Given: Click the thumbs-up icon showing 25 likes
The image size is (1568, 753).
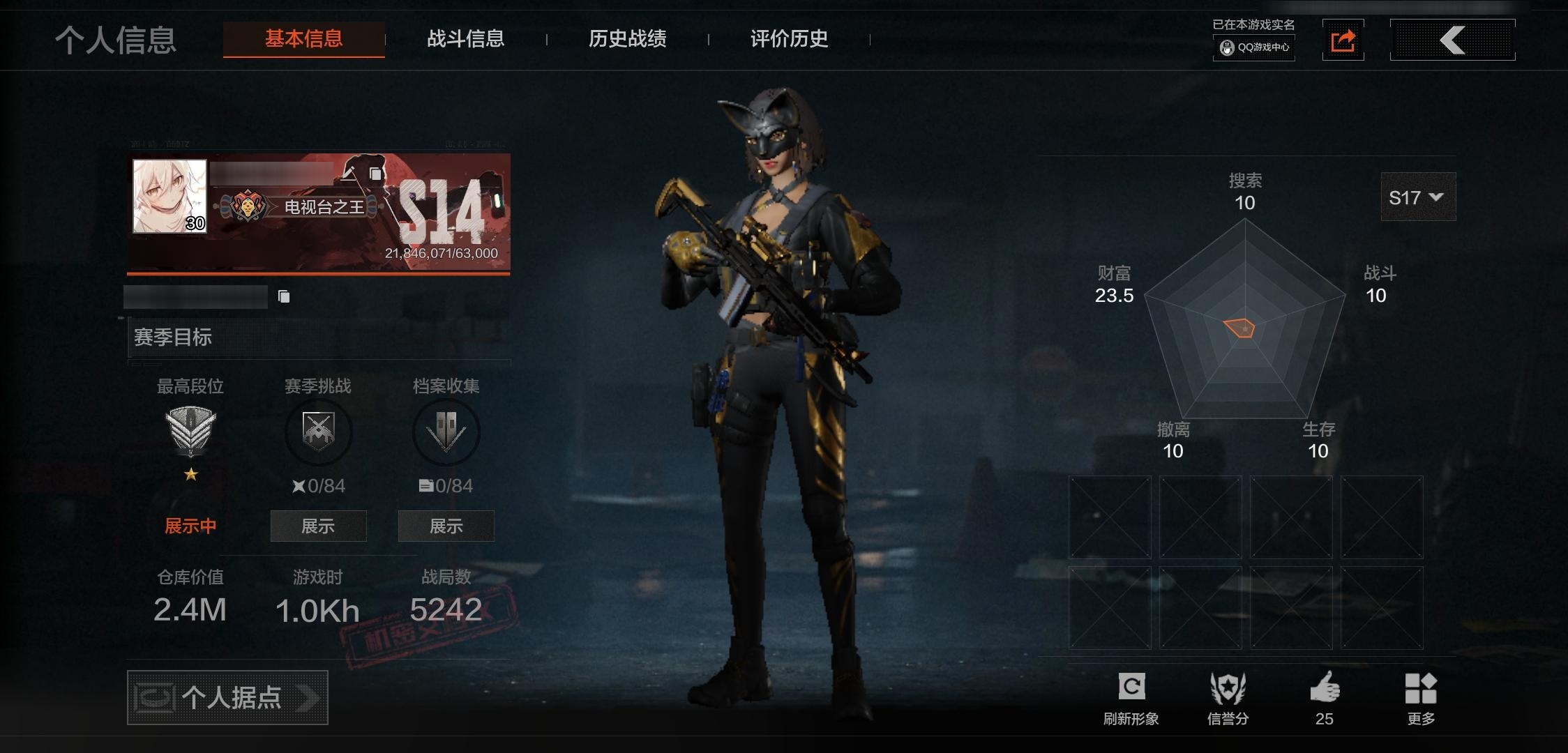Looking at the screenshot, I should click(x=1325, y=686).
